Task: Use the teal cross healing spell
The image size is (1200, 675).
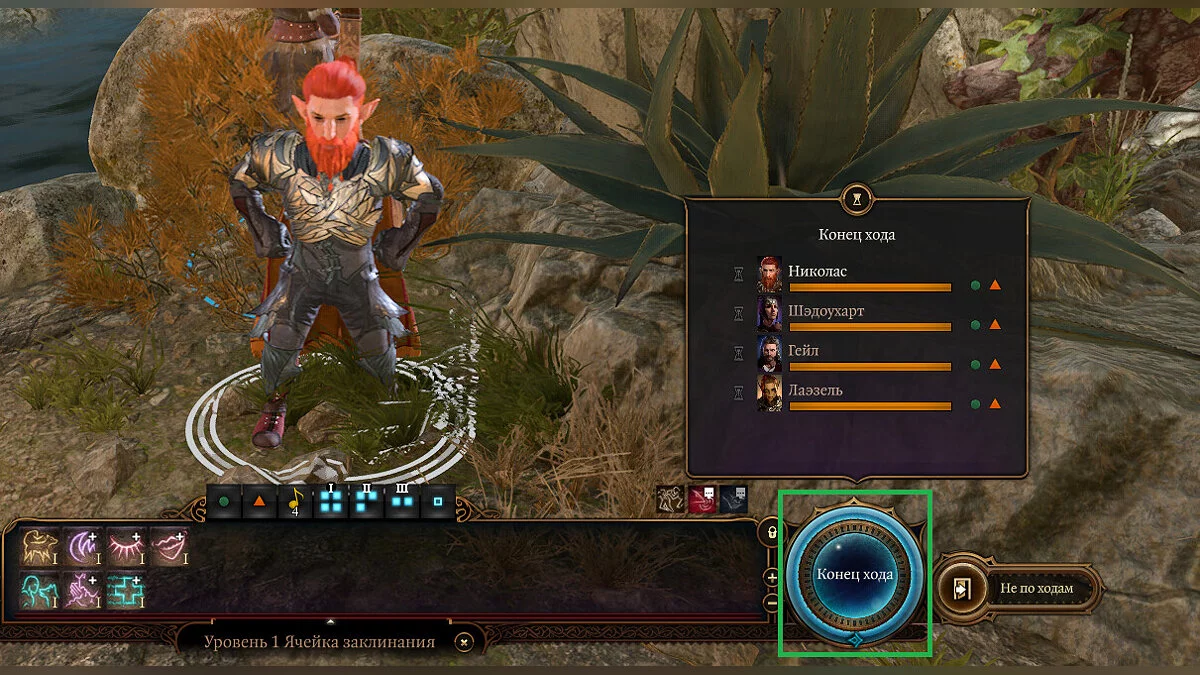Action: pos(125,590)
